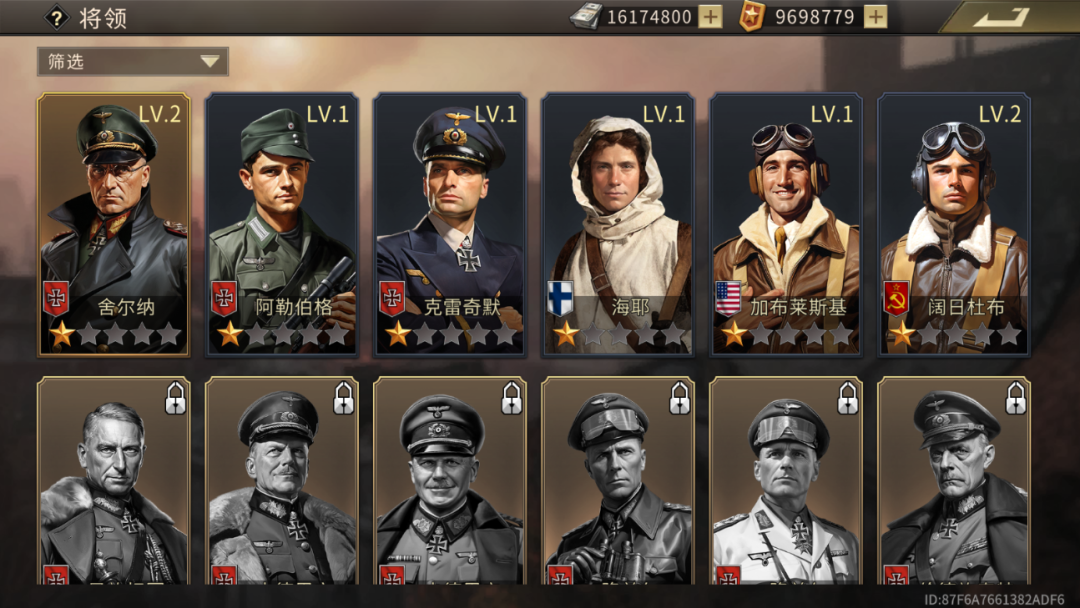Image resolution: width=1080 pixels, height=608 pixels.
Task: Pick the 克雷奇默 general card
Action: (450, 225)
